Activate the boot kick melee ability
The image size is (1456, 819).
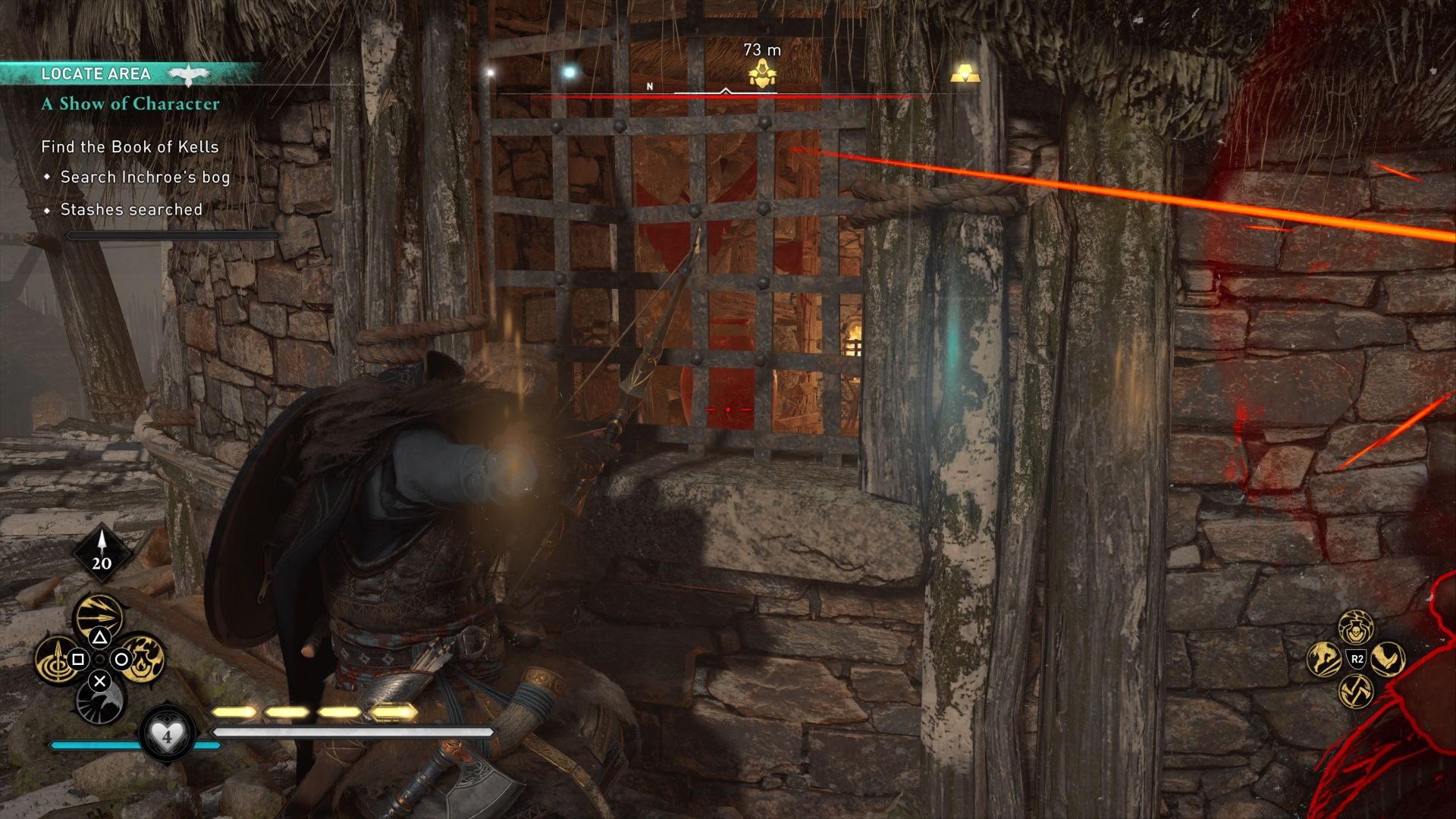click(x=1388, y=658)
